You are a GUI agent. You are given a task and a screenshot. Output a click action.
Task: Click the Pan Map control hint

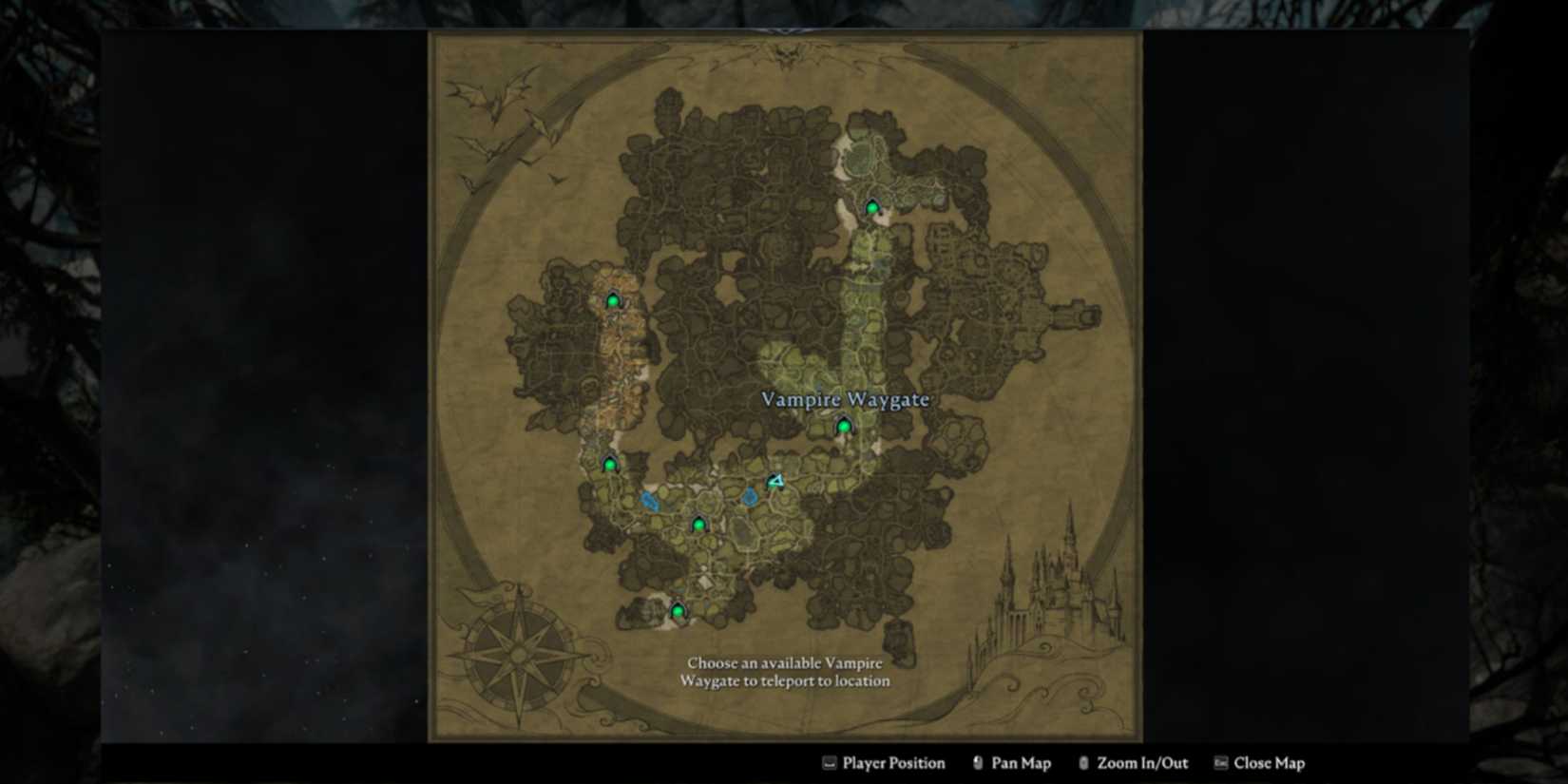pyautogui.click(x=1012, y=763)
